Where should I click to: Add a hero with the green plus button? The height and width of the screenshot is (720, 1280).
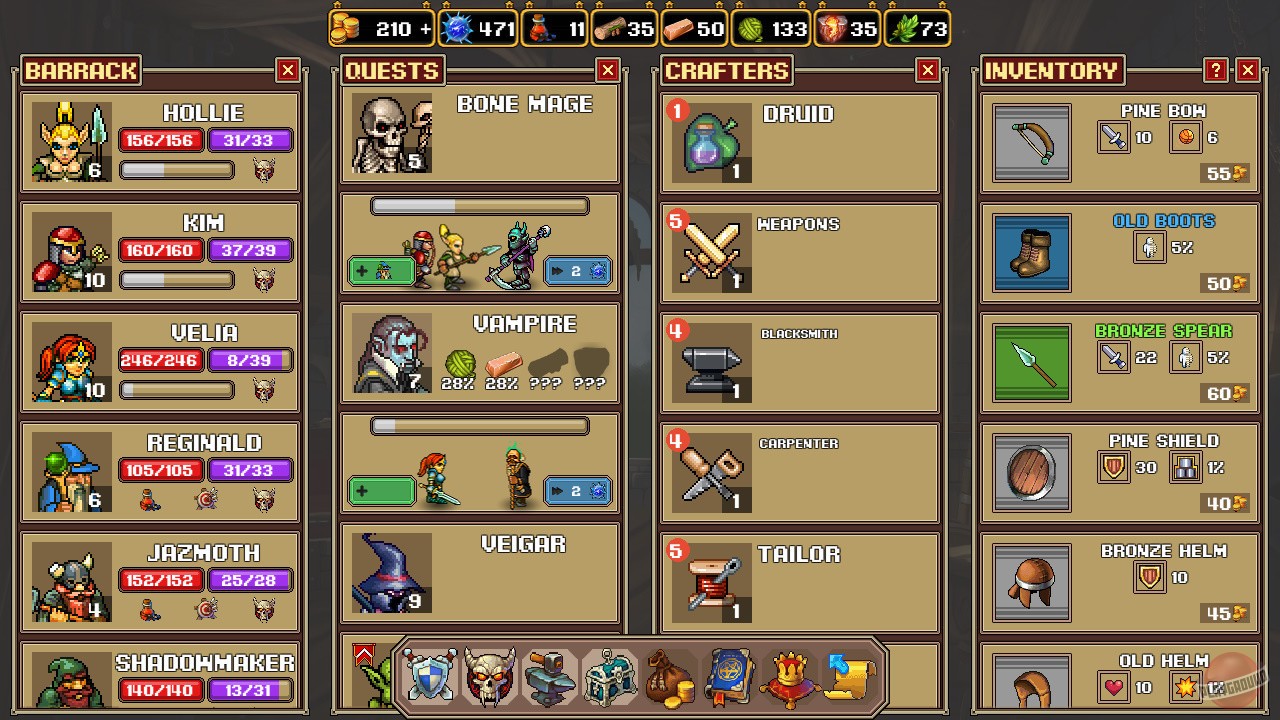pyautogui.click(x=380, y=271)
